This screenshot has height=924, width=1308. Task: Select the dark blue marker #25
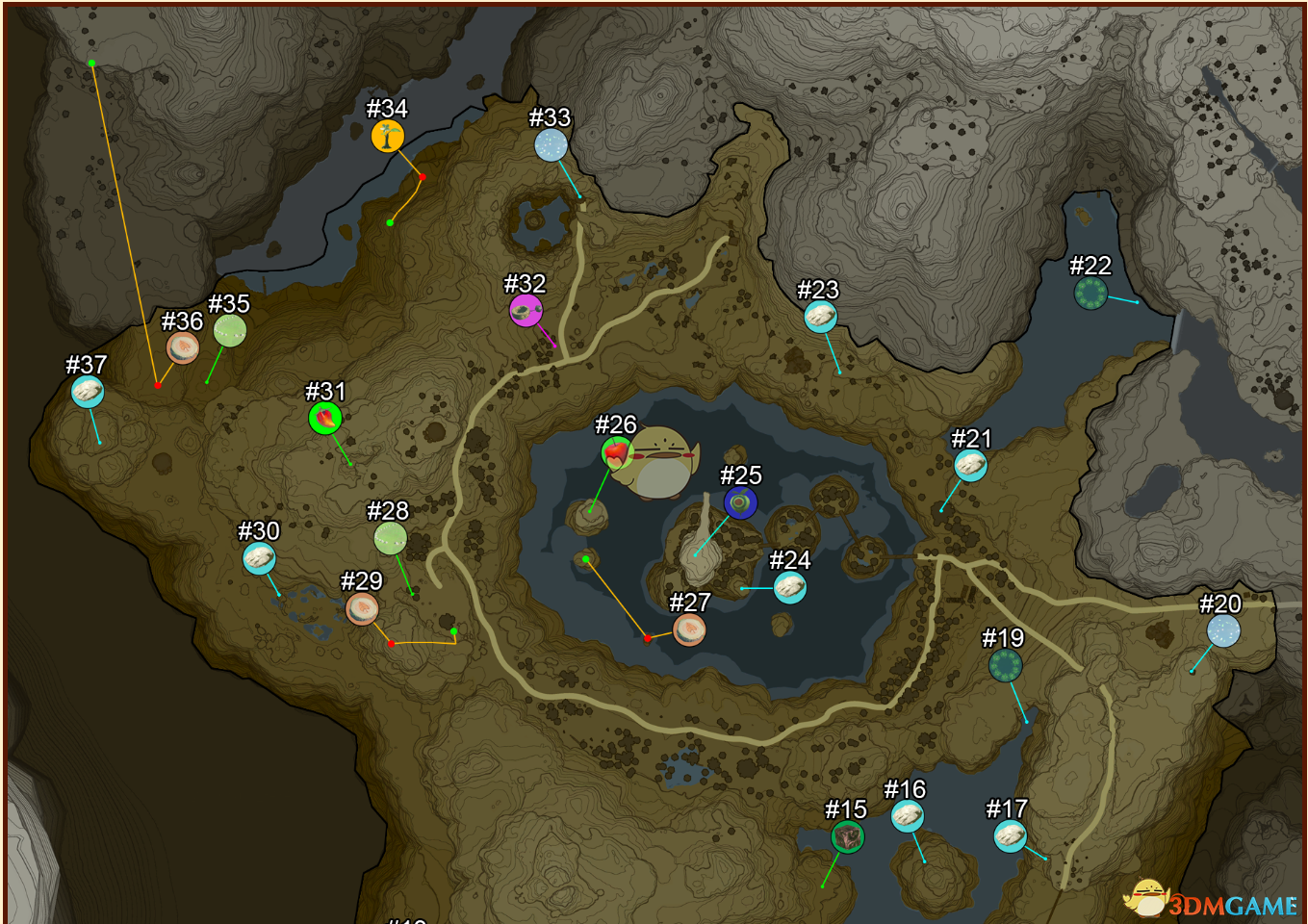[x=740, y=502]
